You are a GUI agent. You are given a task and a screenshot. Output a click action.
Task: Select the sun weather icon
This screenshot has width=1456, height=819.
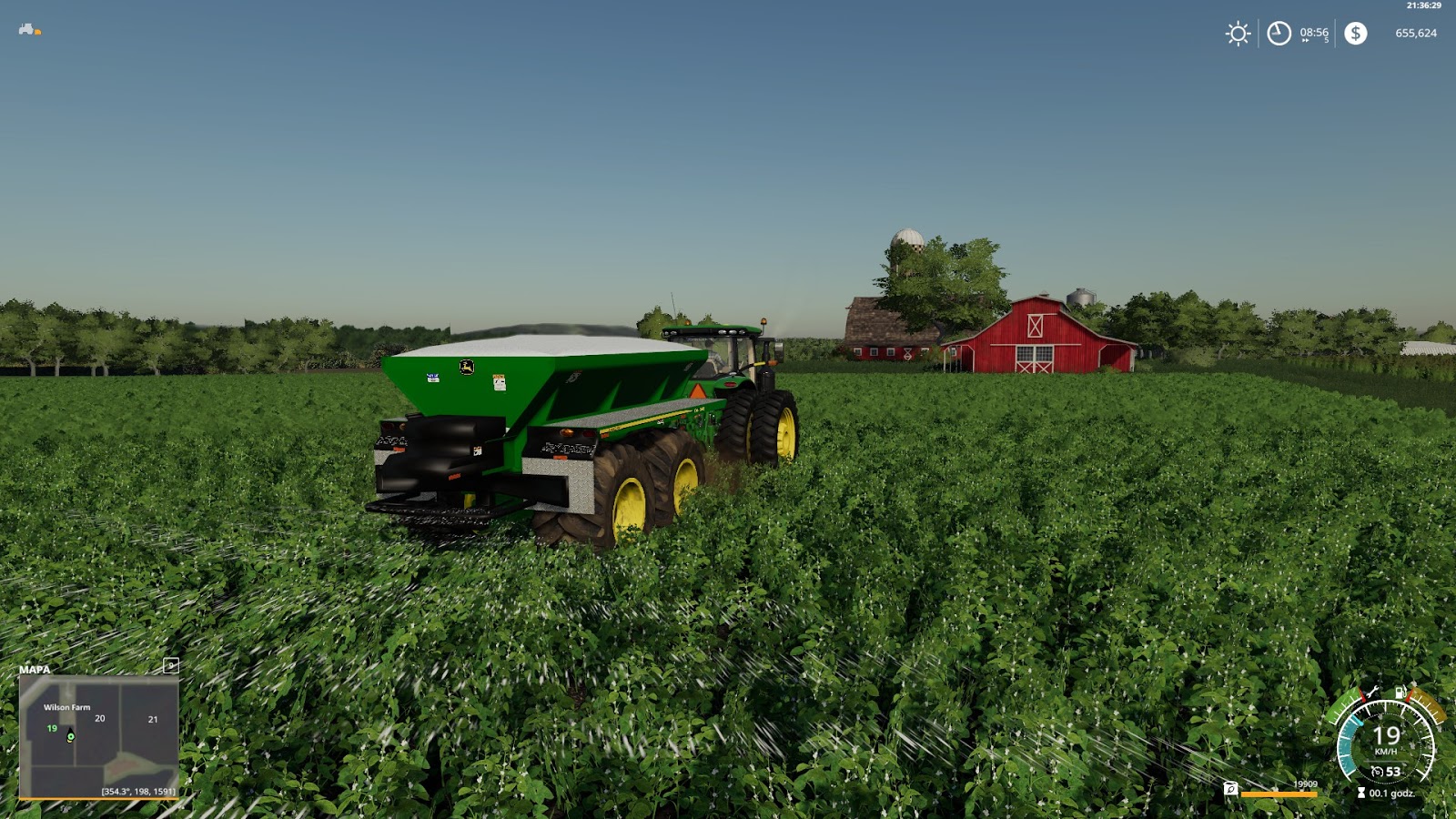1238,34
